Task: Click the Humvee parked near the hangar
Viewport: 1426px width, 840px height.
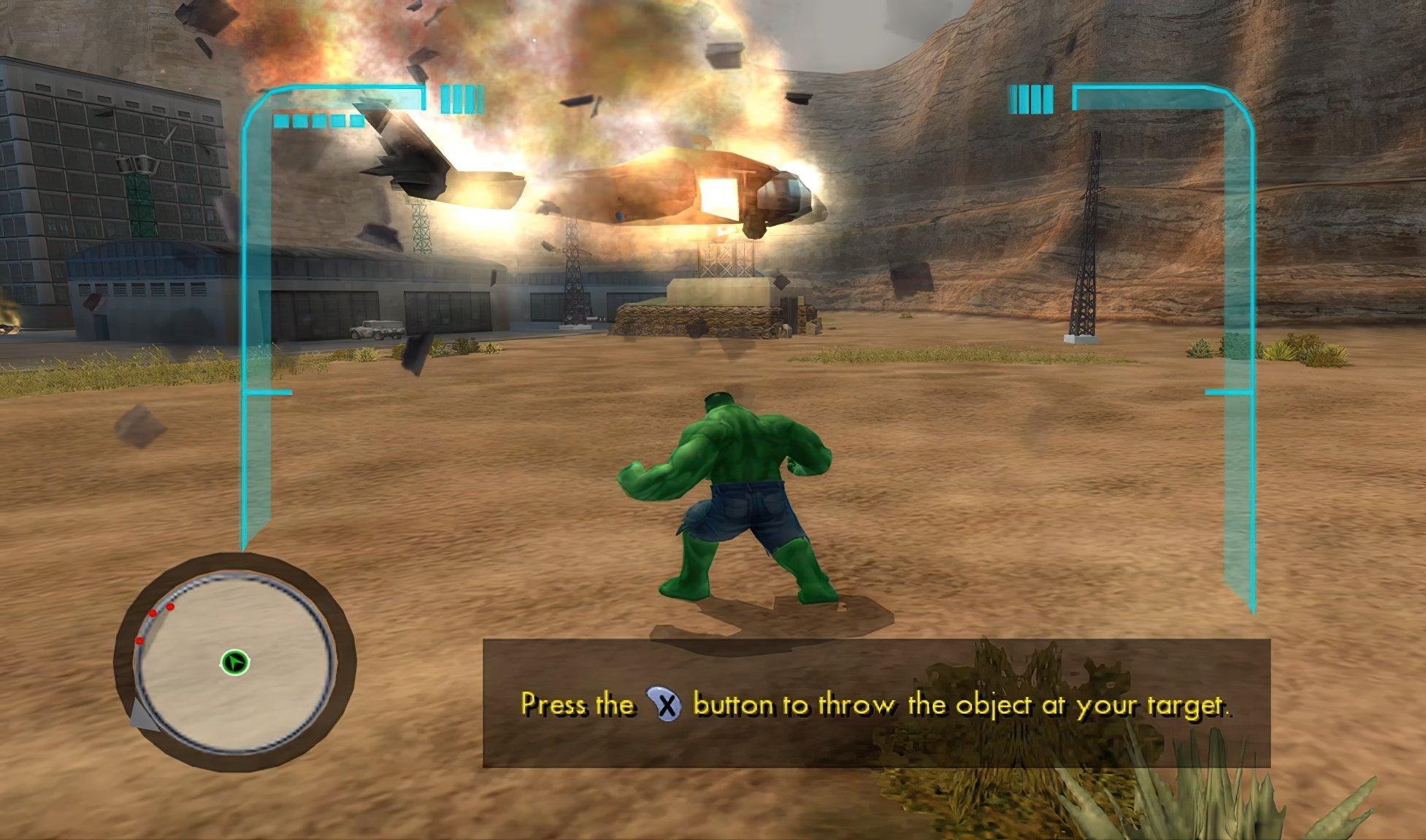Action: (x=377, y=330)
